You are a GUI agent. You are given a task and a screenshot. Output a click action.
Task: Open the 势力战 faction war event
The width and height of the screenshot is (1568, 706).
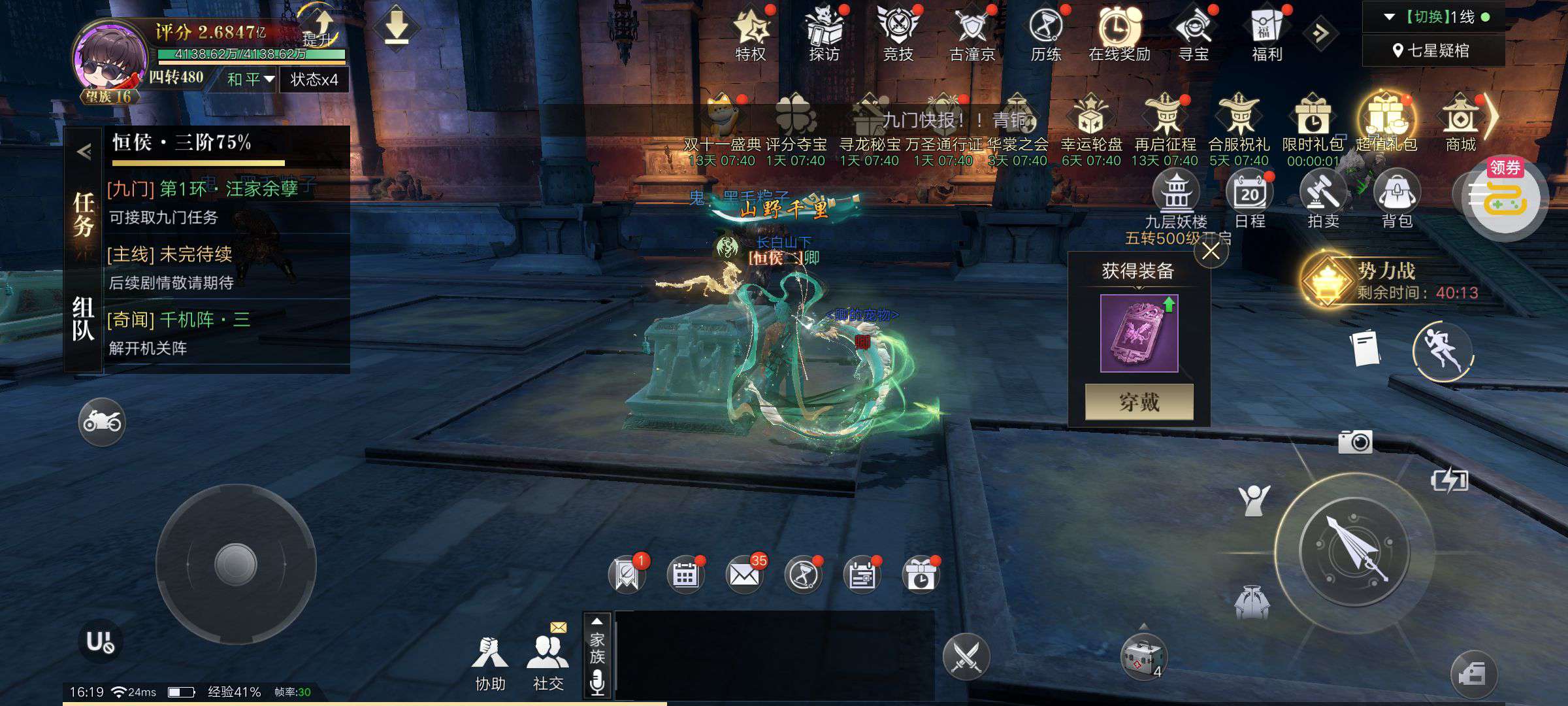(1385, 280)
